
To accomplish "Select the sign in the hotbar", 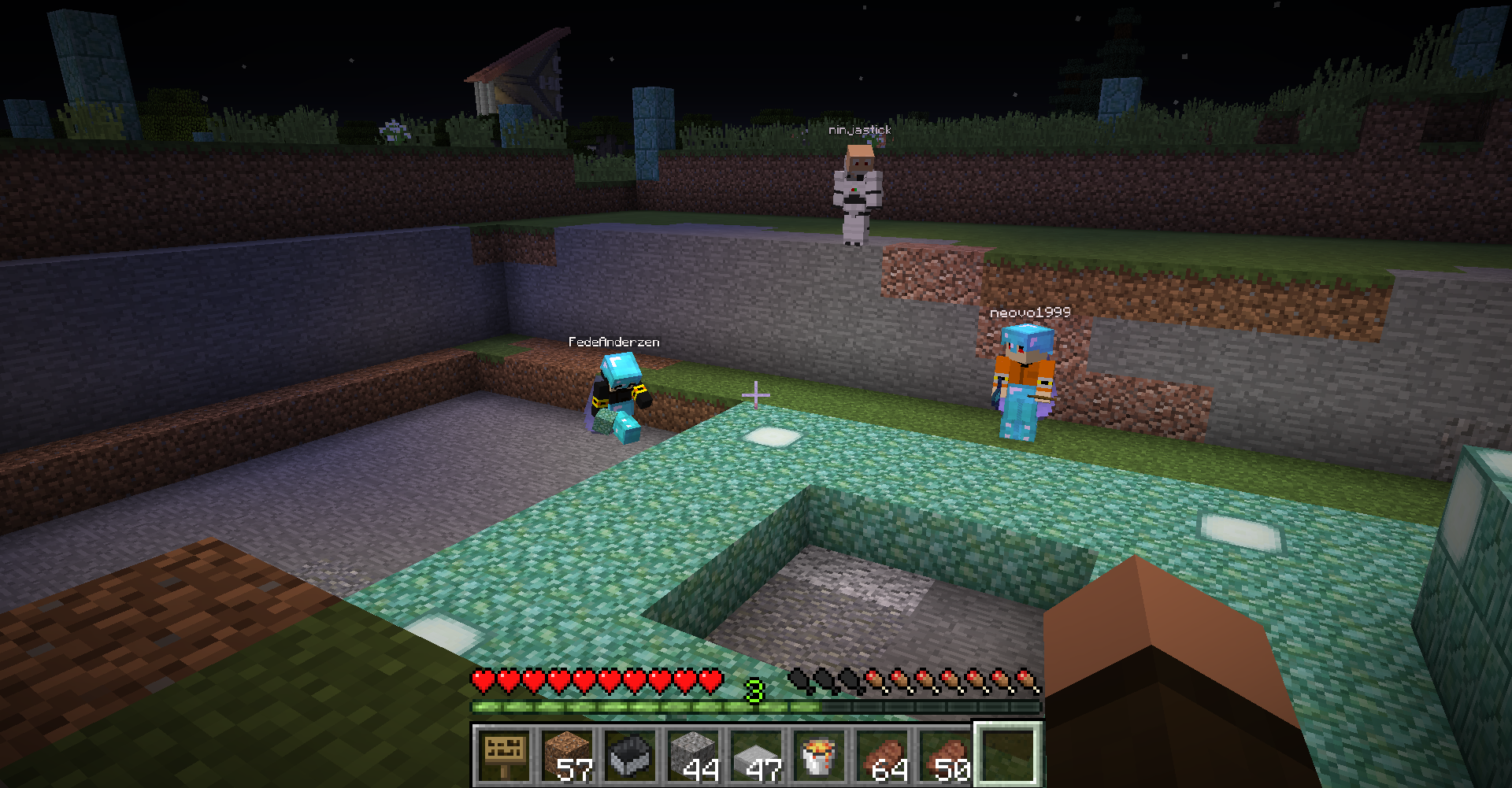I will click(504, 754).
